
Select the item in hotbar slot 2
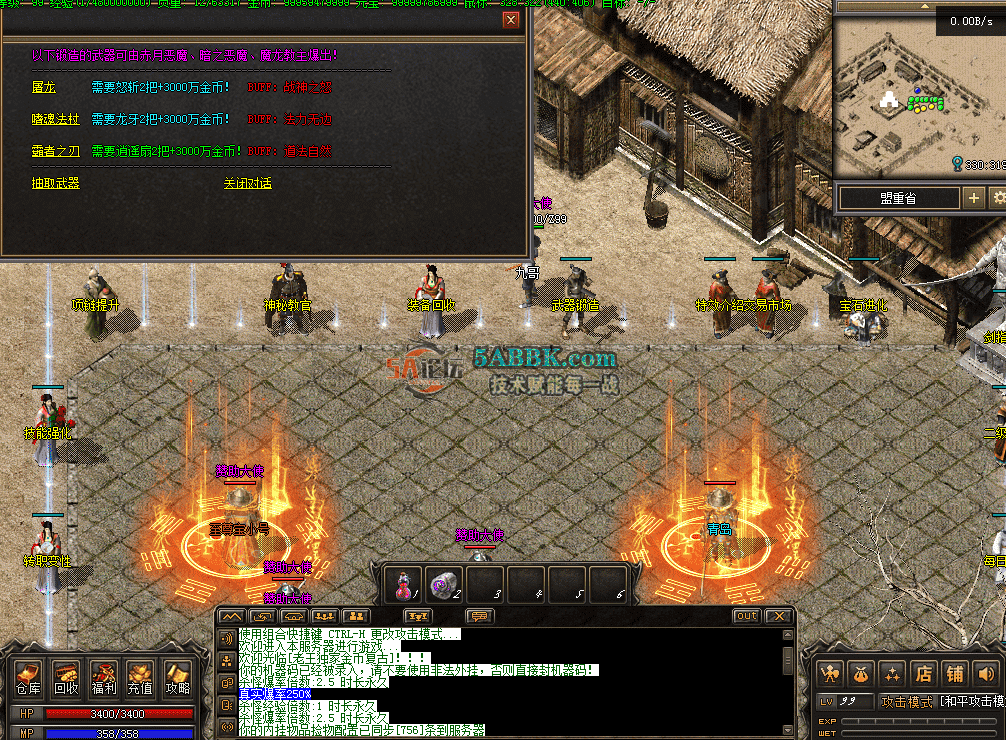click(x=446, y=584)
